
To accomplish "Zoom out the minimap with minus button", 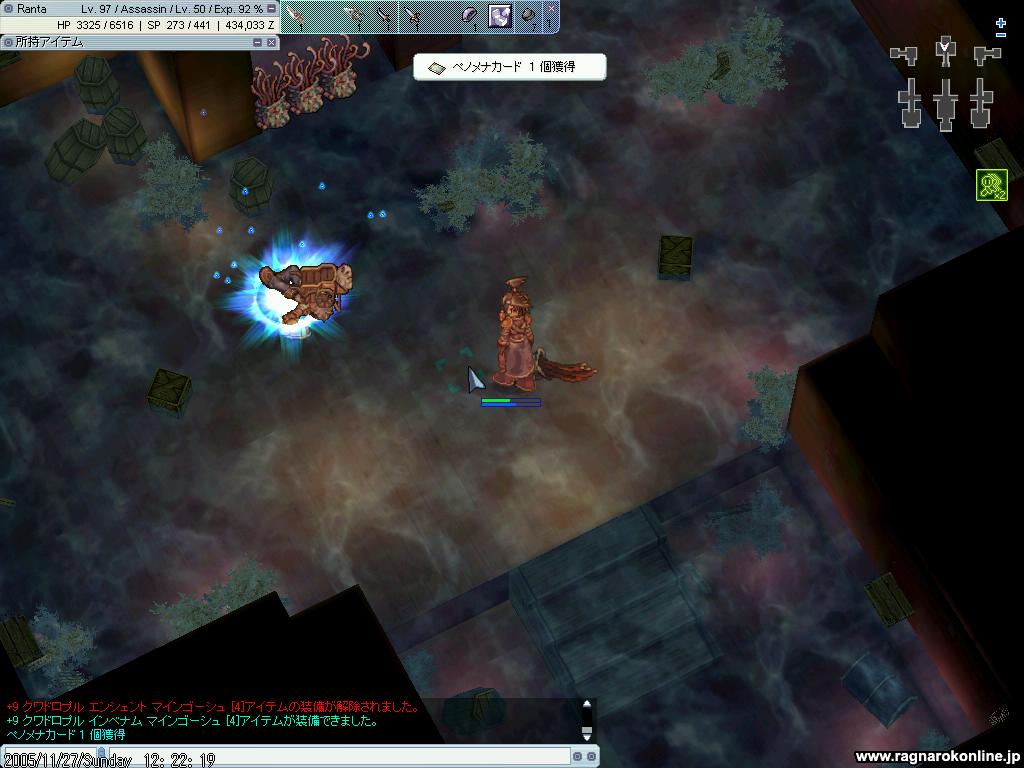I will 1001,35.
